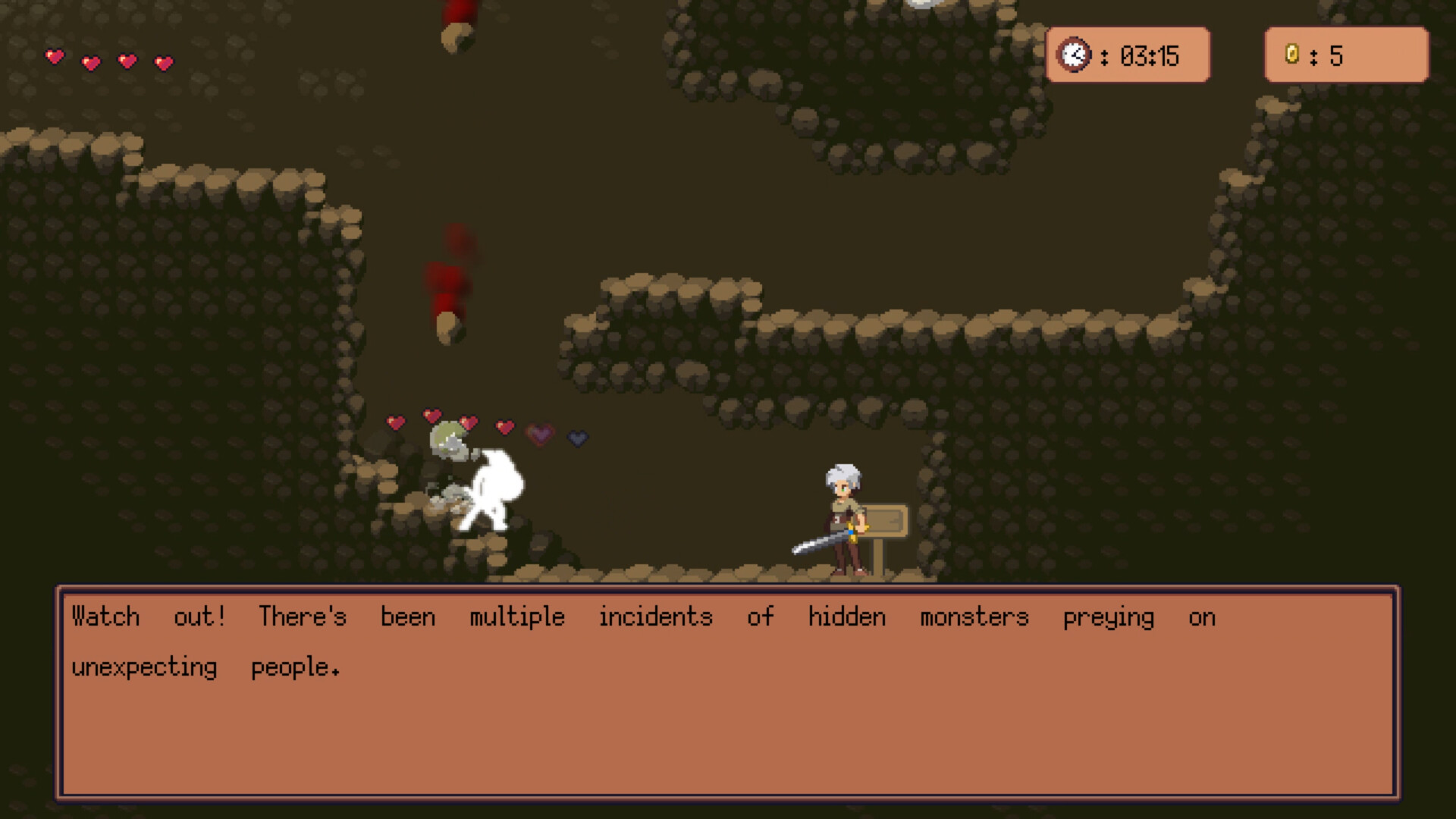
Task: Click the word 'monsters' in the dialogue text
Action: tap(973, 617)
